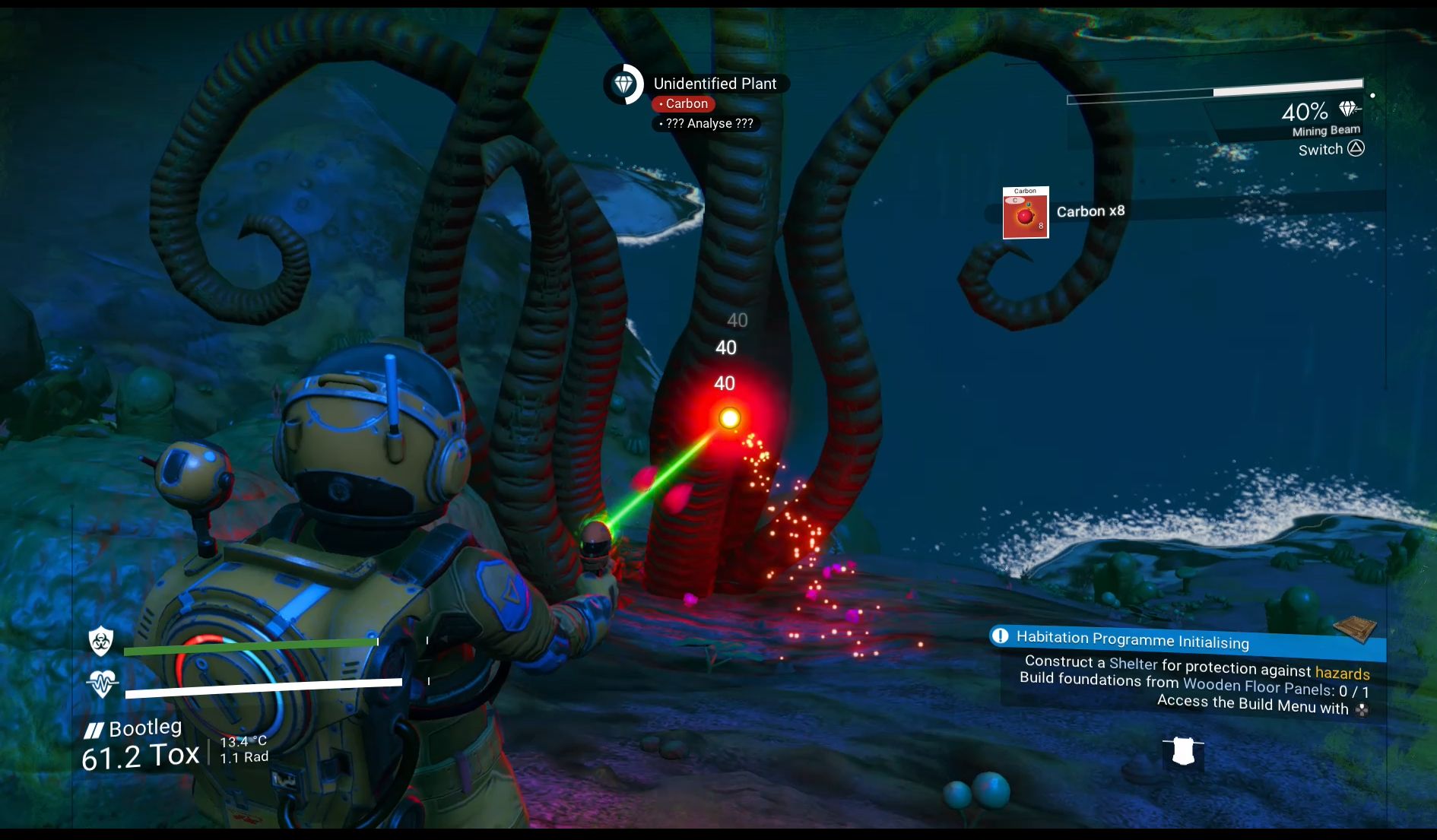Click the Carbon x8 pickup text
Screen dimensions: 1437x840
[1090, 211]
